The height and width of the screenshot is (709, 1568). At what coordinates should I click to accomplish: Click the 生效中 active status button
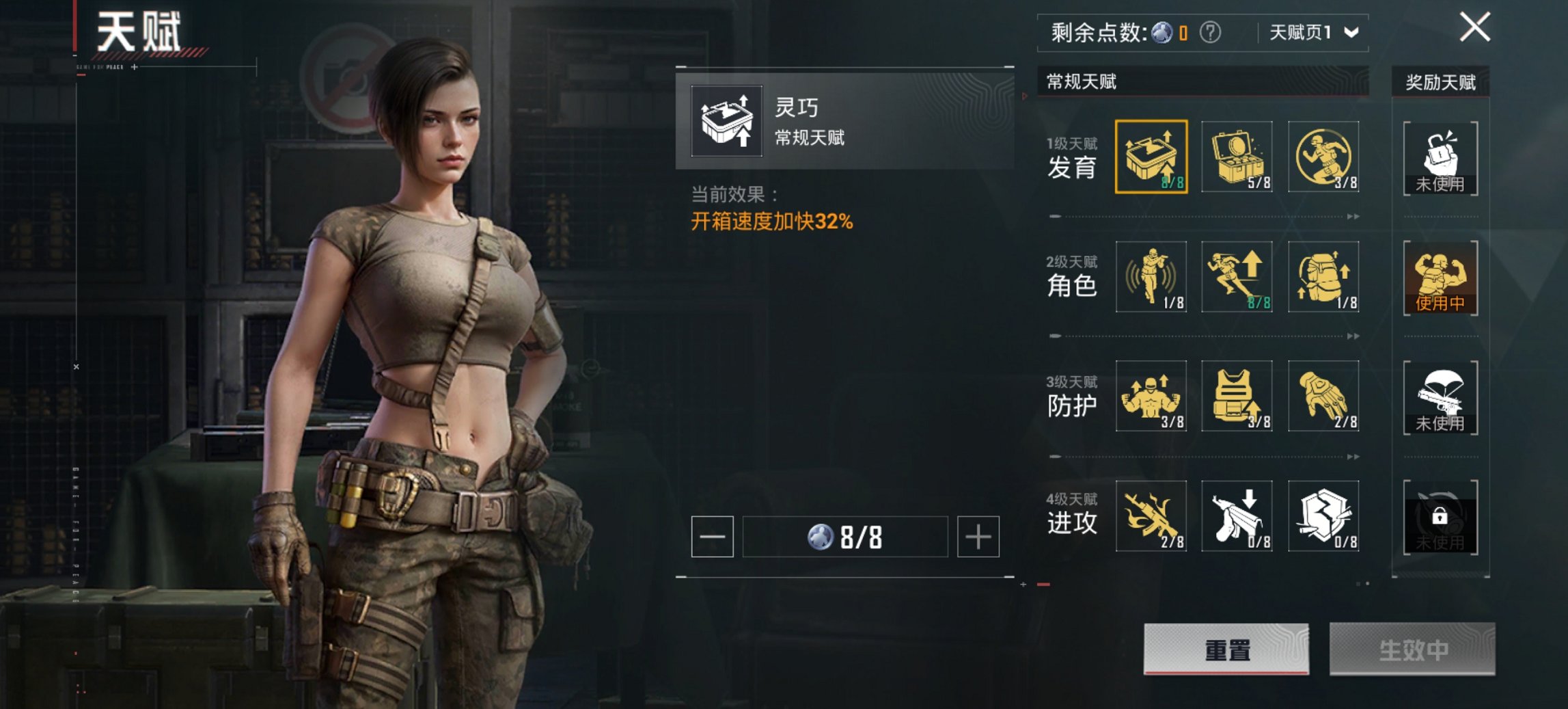[1412, 649]
